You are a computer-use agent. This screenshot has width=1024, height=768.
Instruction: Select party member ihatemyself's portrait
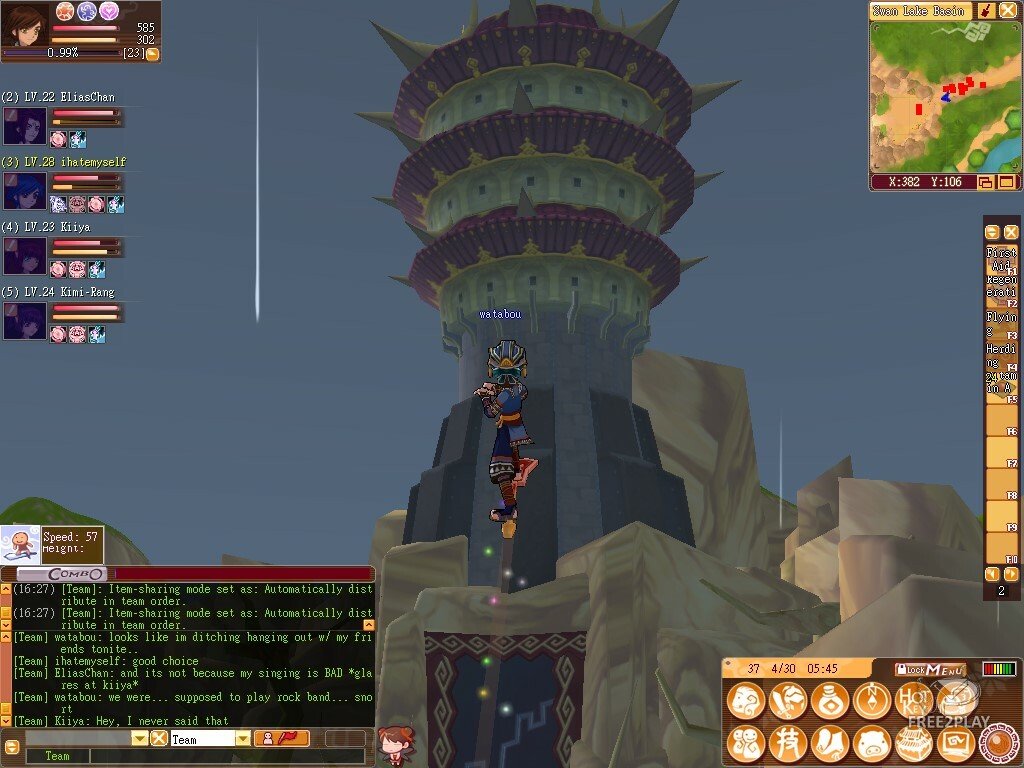coord(24,191)
